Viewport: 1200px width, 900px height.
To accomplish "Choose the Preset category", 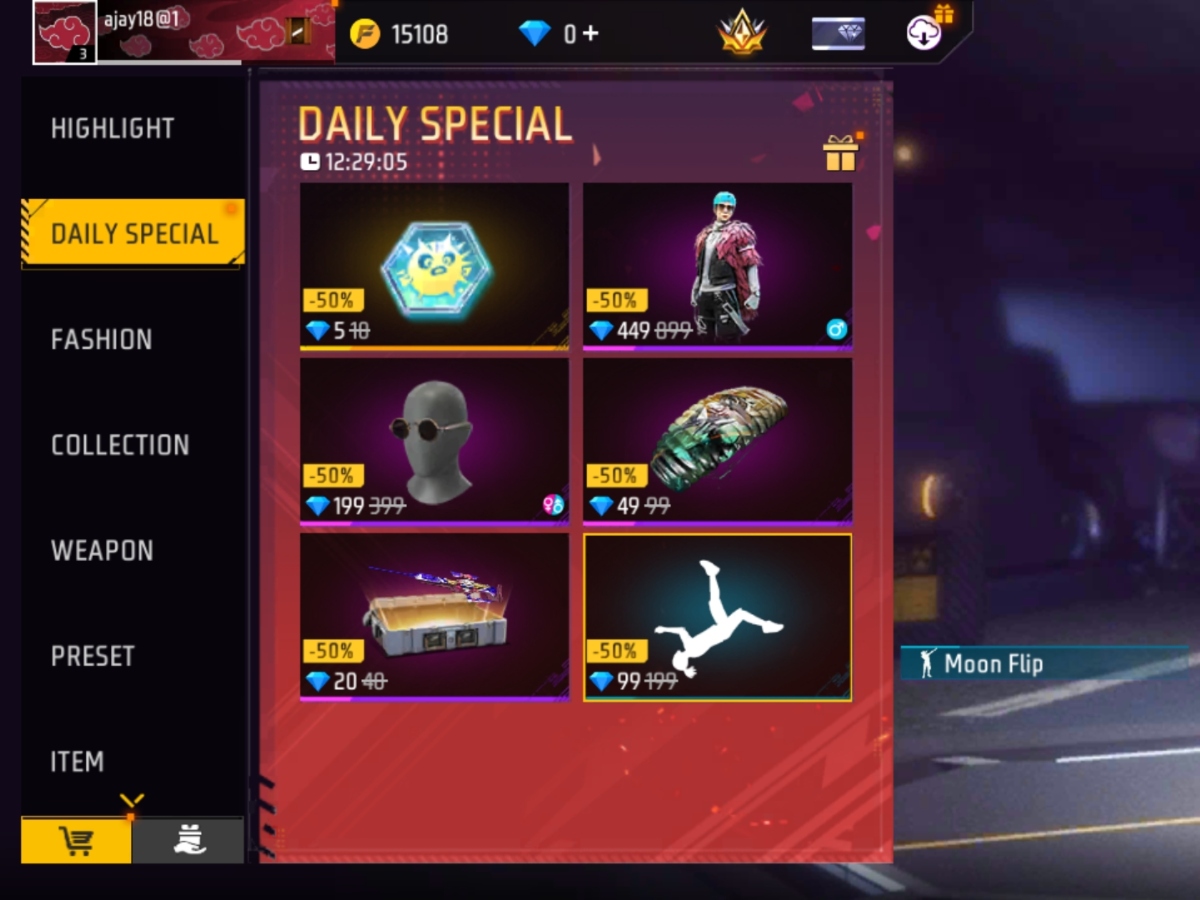I will (93, 656).
